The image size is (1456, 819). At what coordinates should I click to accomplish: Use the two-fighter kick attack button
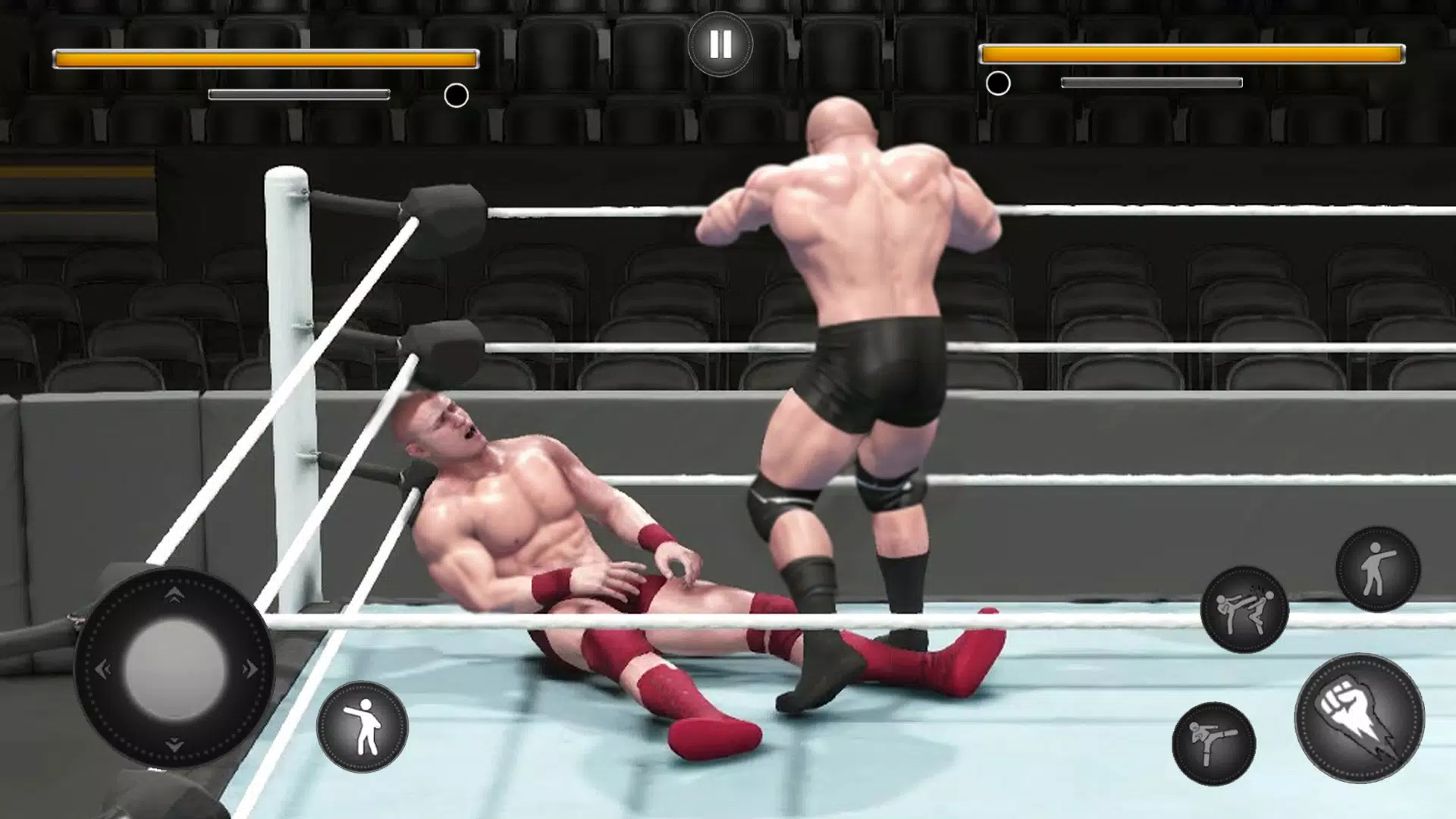point(1244,610)
